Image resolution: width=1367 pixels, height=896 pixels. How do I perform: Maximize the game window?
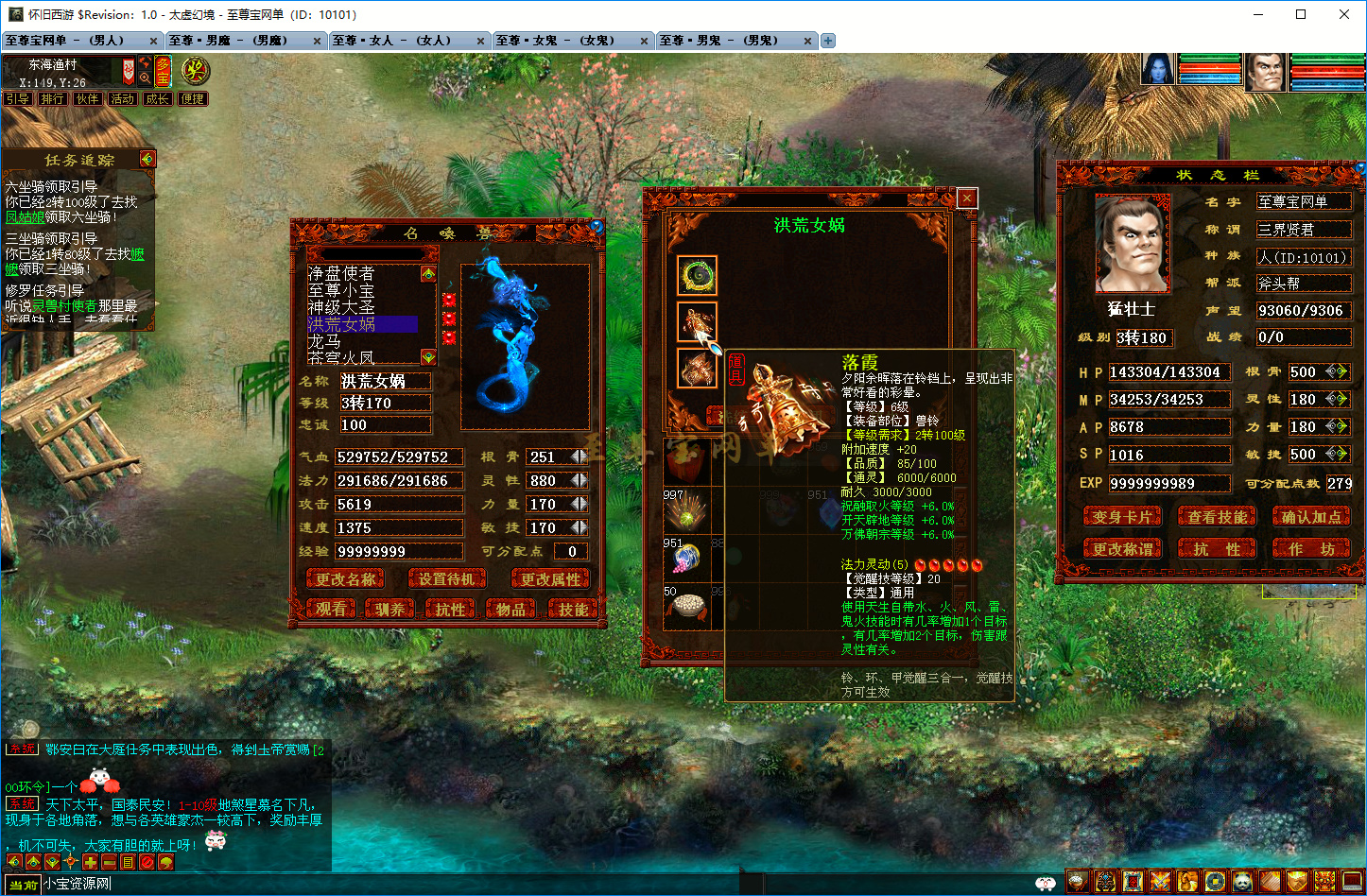[1301, 14]
